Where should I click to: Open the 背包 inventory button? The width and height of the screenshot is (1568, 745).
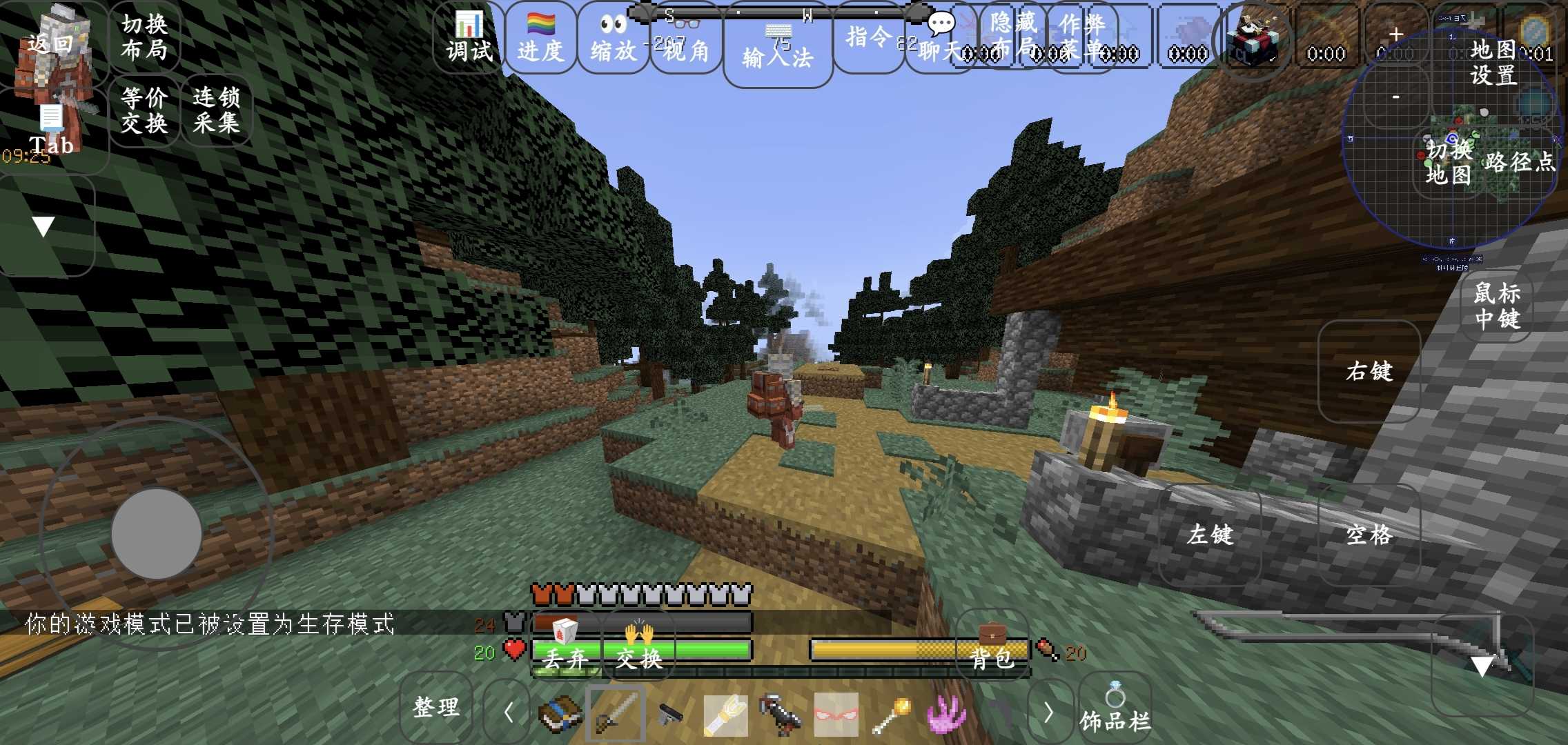coord(992,648)
